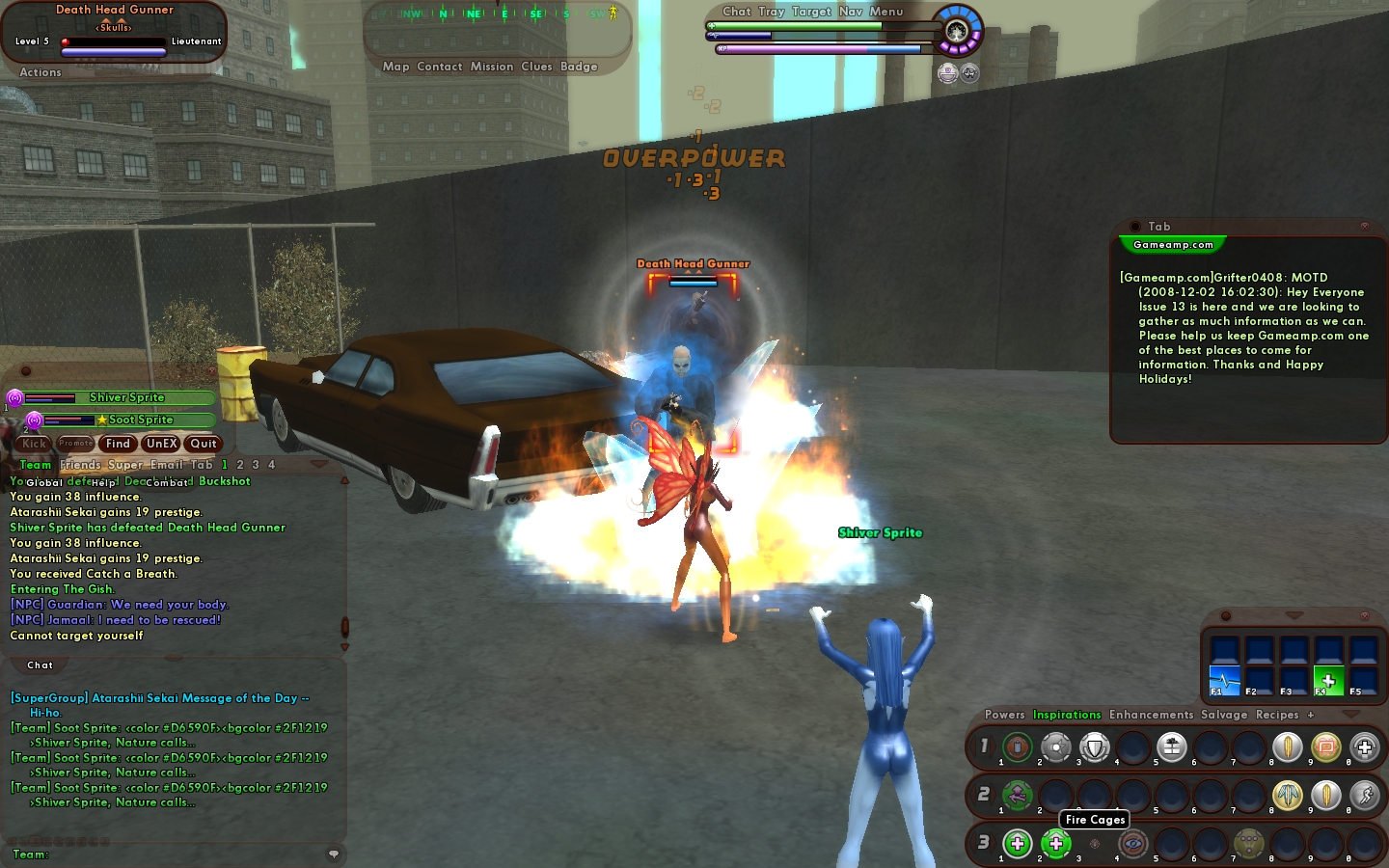This screenshot has height=868, width=1389.
Task: Switch to the Salvage tab
Action: (1224, 715)
